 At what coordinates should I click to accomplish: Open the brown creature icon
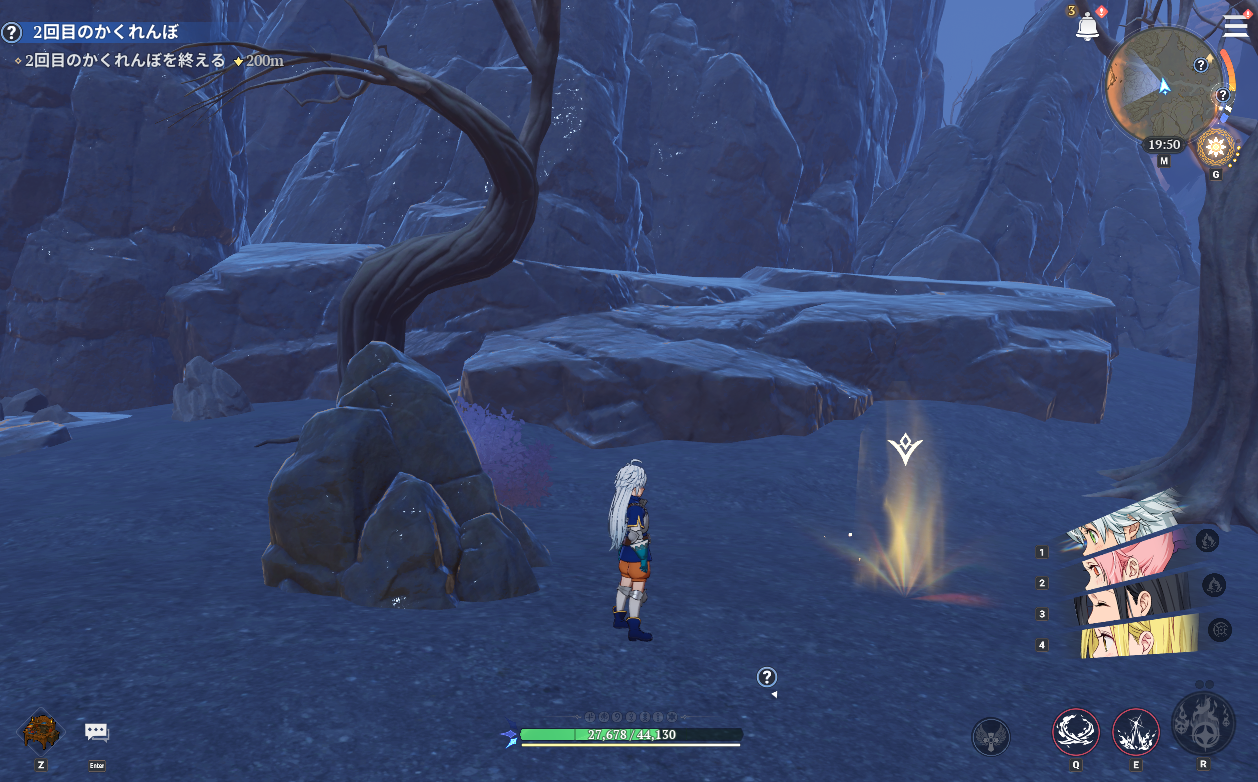coord(41,731)
